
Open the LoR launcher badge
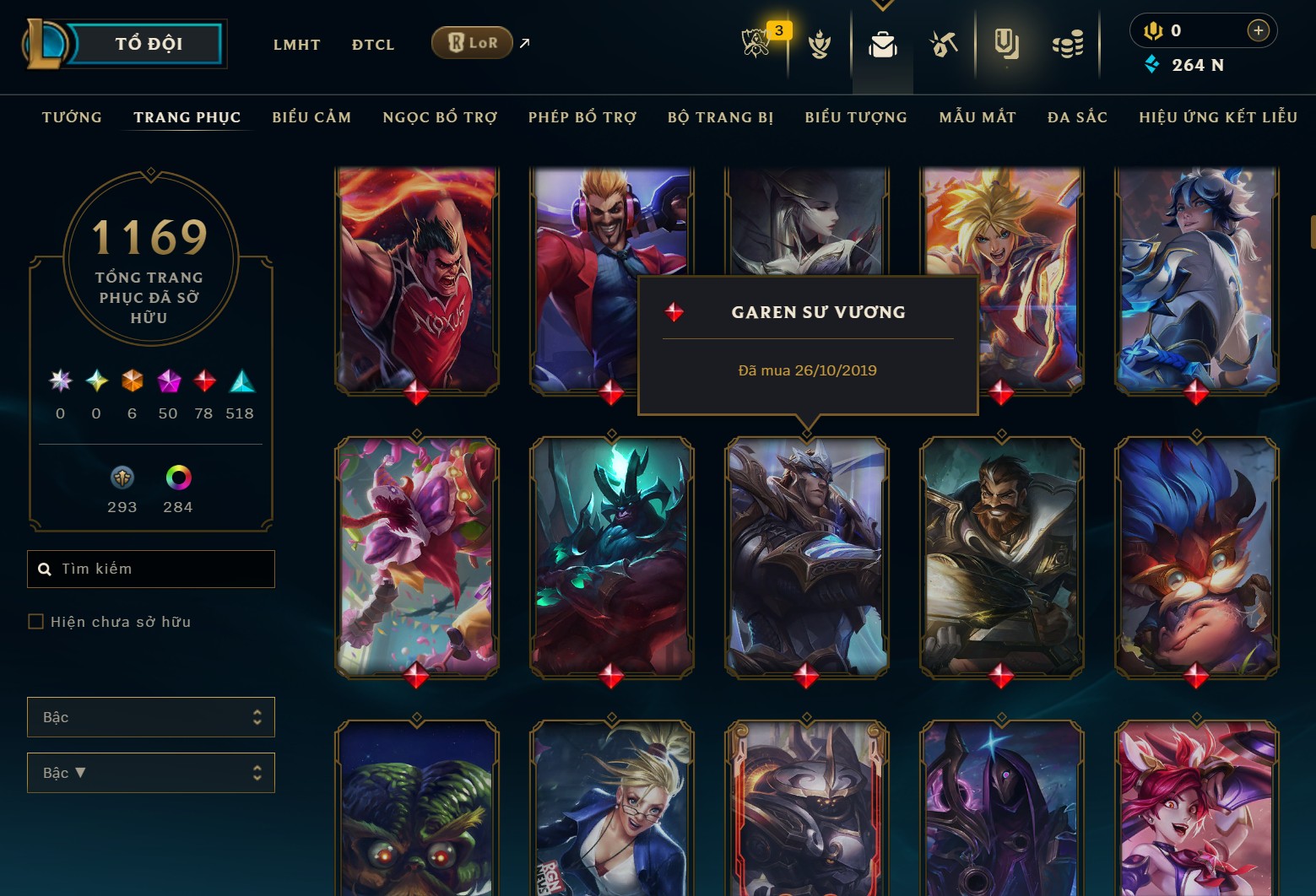coord(472,41)
